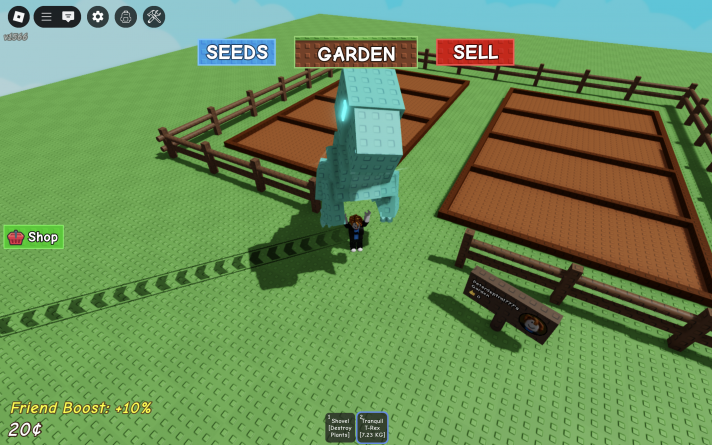This screenshot has width=712, height=445.
Task: Open the backpack inventory icon
Action: click(x=125, y=16)
